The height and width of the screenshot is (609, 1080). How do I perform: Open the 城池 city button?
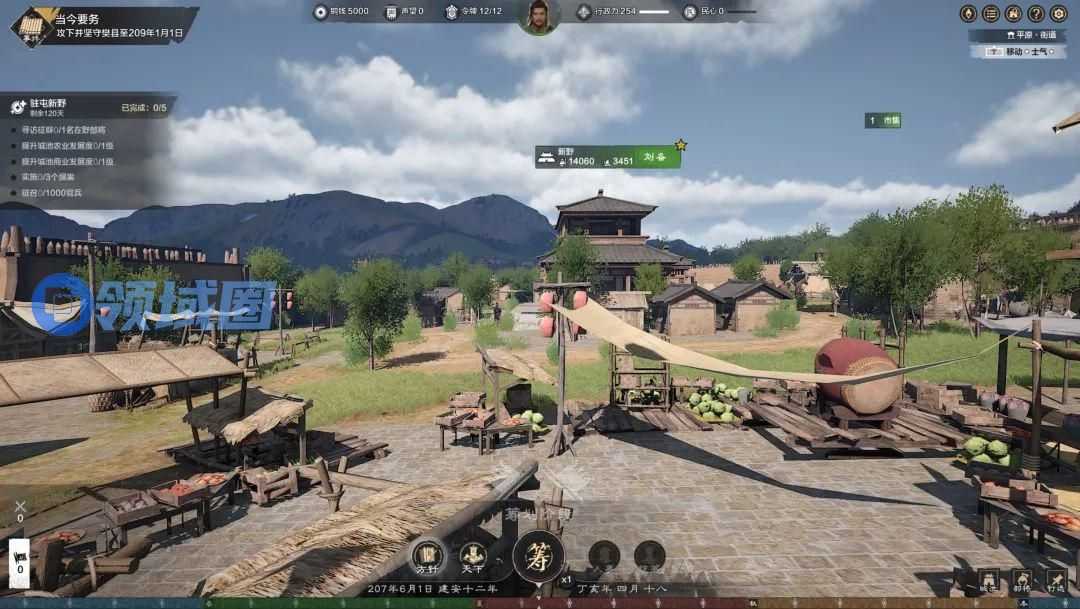point(988,580)
